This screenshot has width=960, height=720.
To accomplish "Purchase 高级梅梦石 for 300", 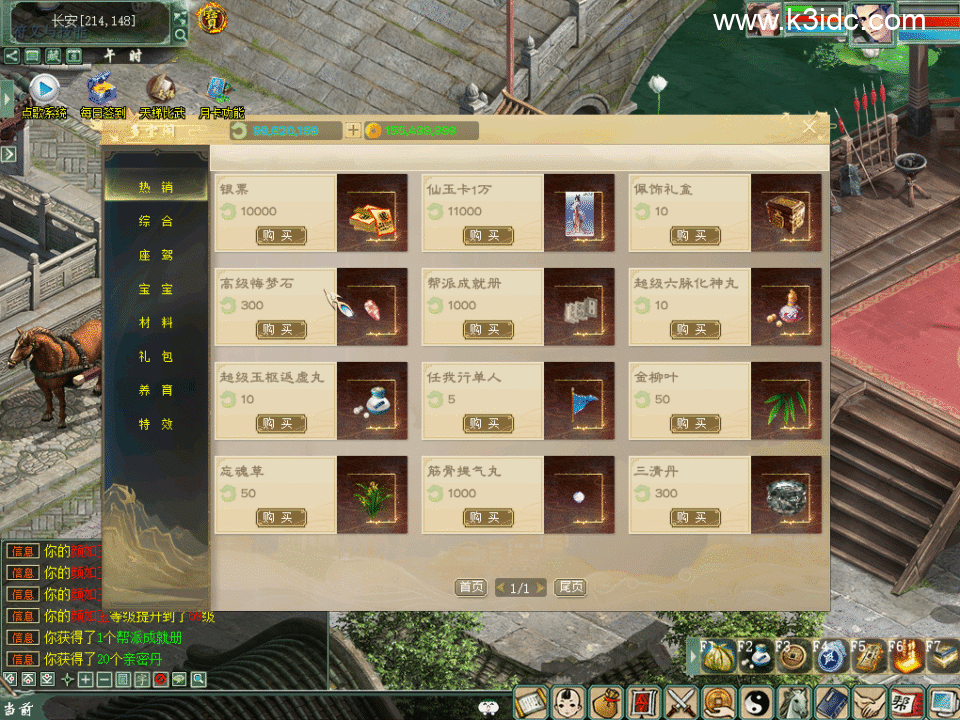I will click(281, 330).
